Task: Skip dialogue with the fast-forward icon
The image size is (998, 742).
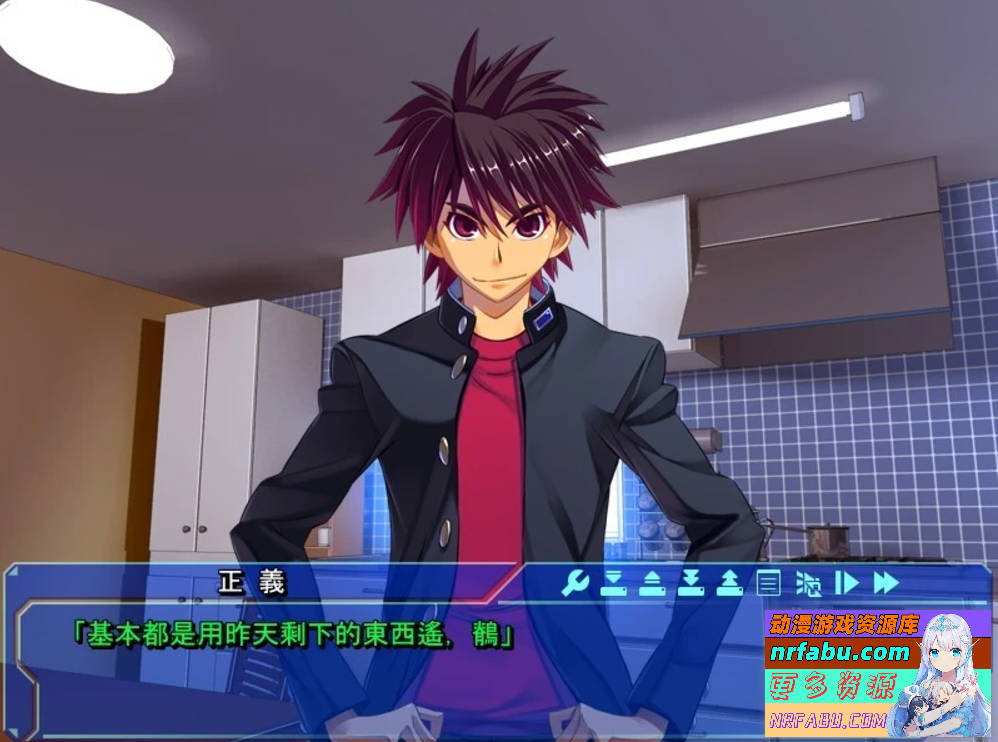Action: [x=886, y=582]
